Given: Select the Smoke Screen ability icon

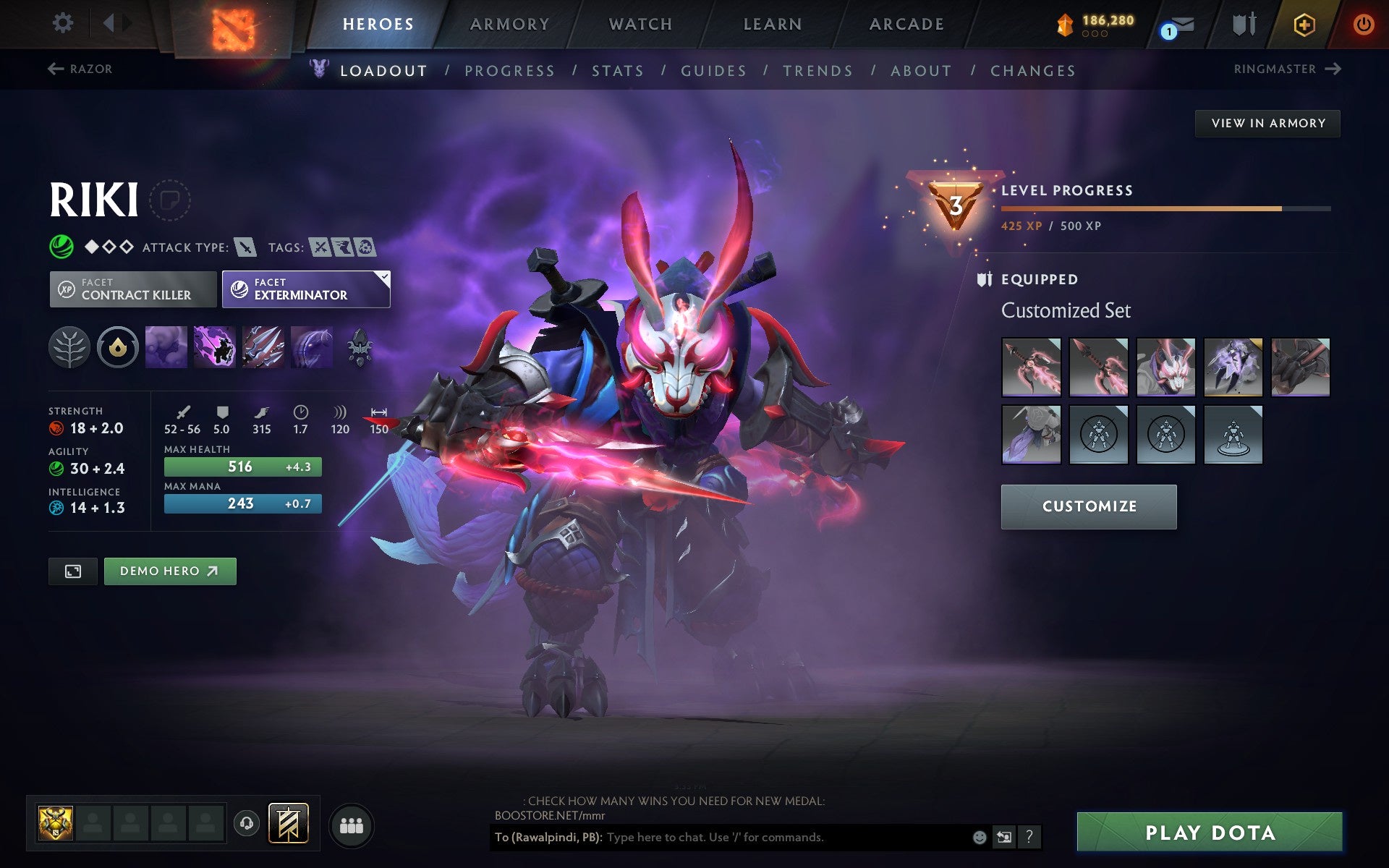Looking at the screenshot, I should (x=166, y=347).
